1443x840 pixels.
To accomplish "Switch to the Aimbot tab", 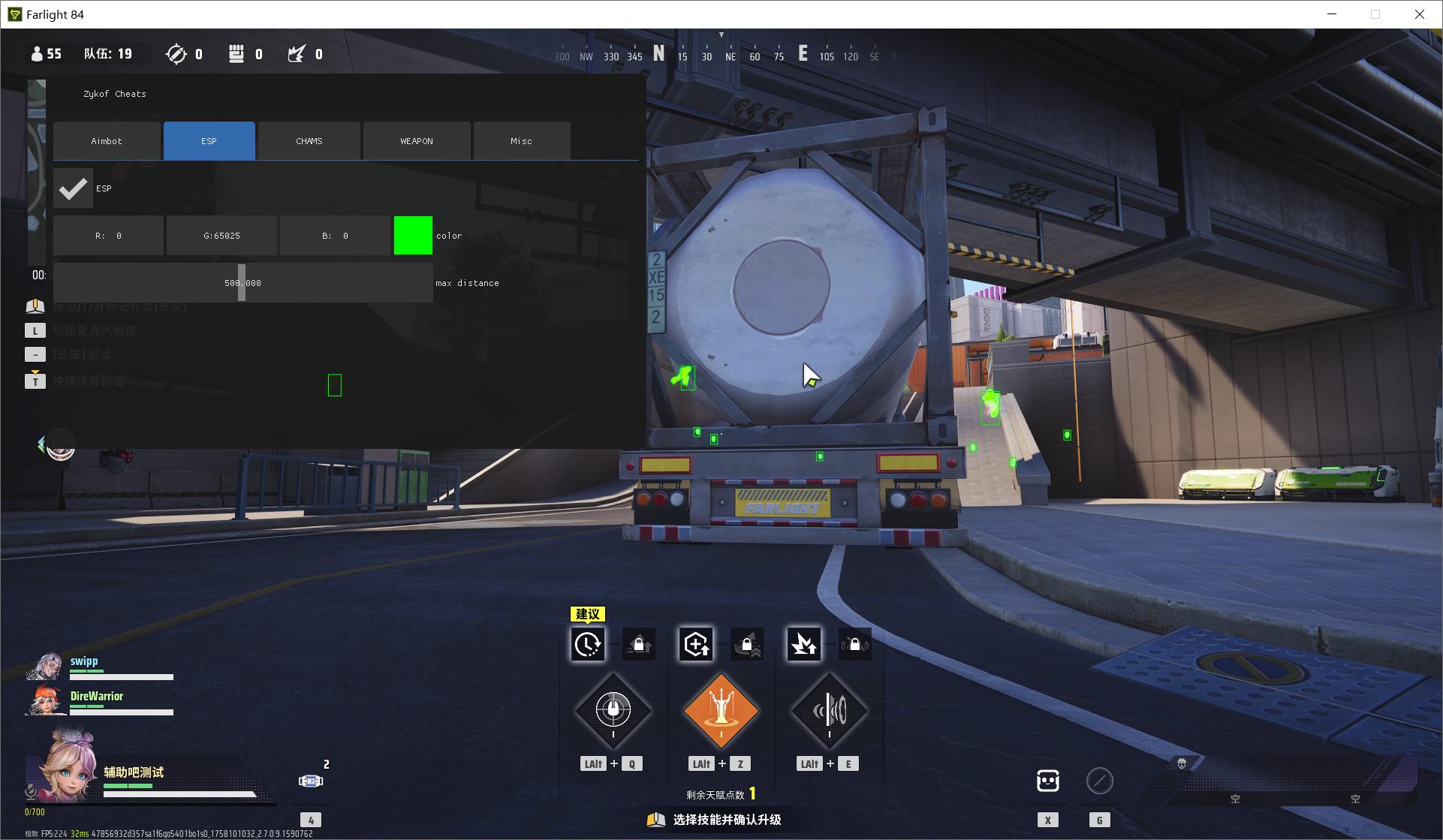I will 107,141.
